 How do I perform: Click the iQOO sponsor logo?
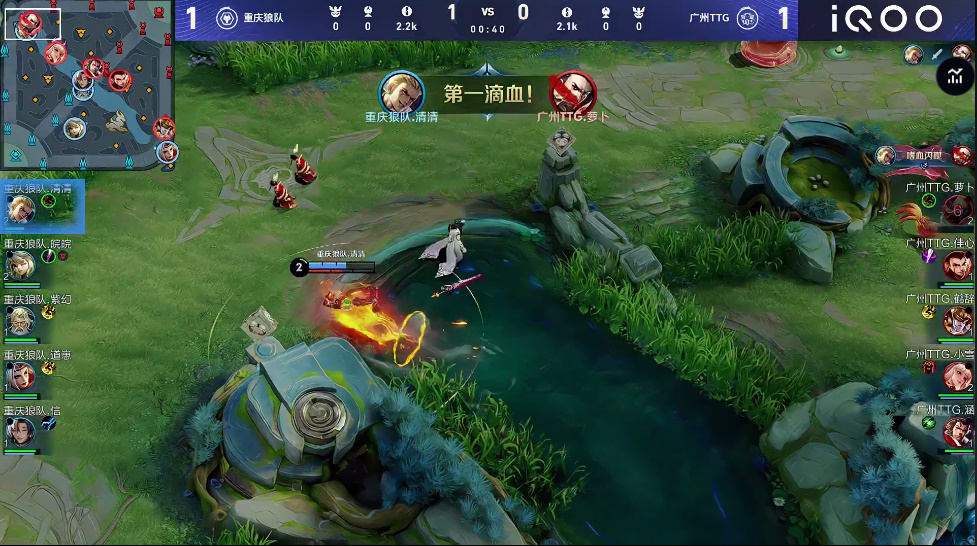(x=886, y=19)
